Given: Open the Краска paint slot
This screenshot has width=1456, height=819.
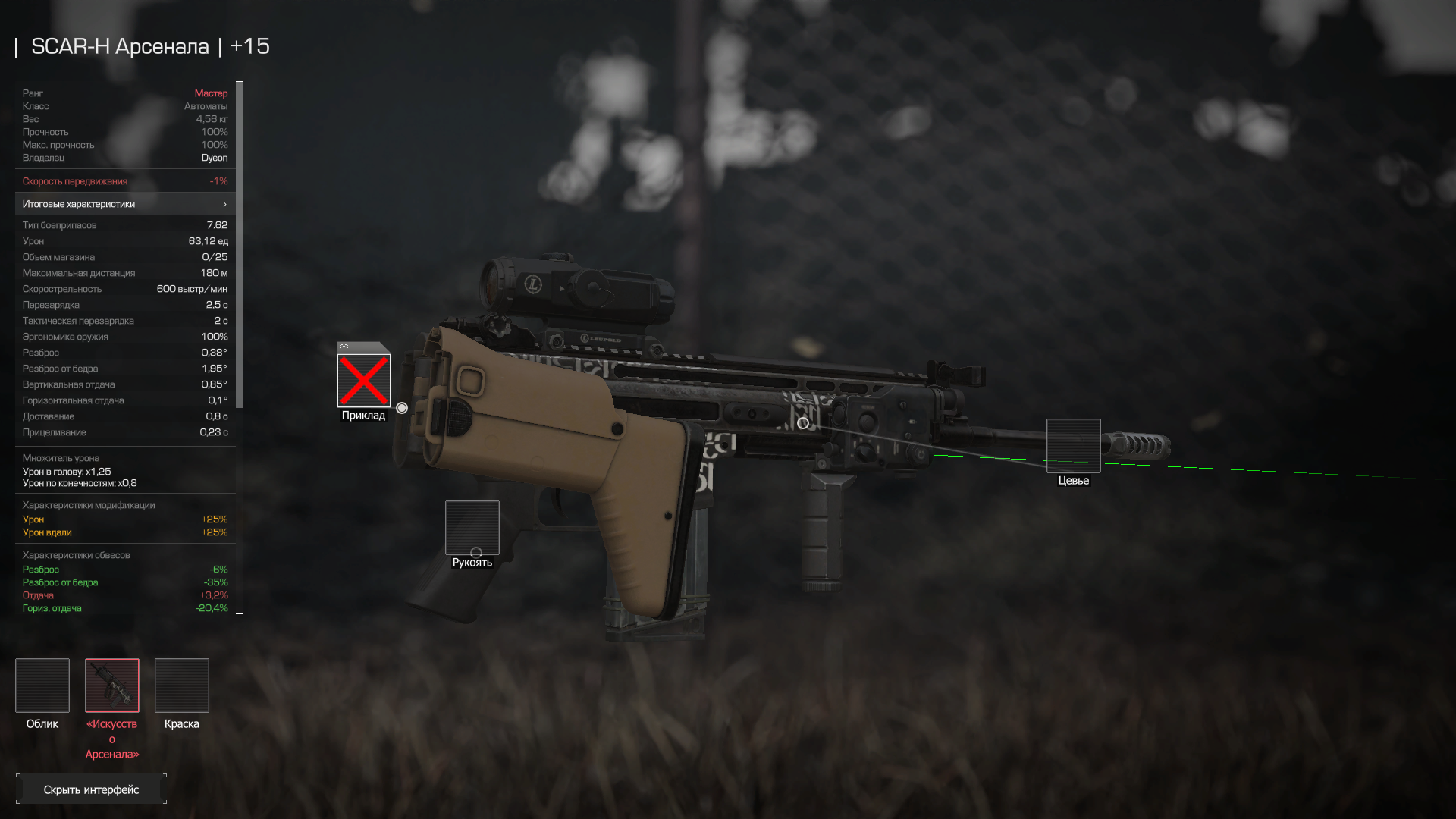Looking at the screenshot, I should [182, 686].
